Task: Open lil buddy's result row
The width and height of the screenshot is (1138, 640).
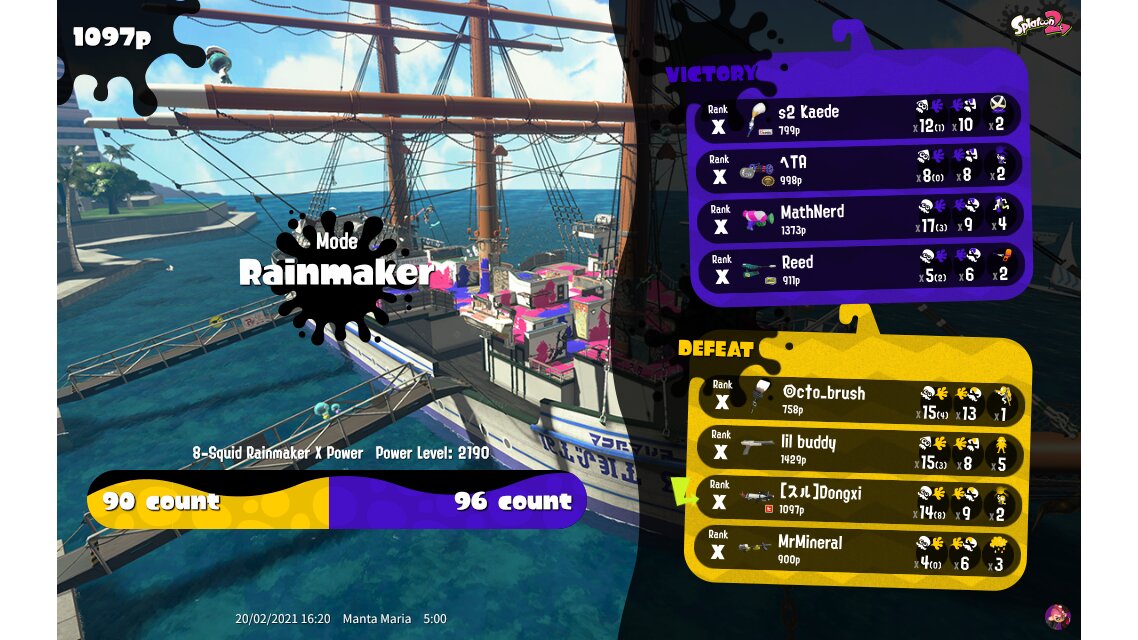Action: click(x=858, y=450)
